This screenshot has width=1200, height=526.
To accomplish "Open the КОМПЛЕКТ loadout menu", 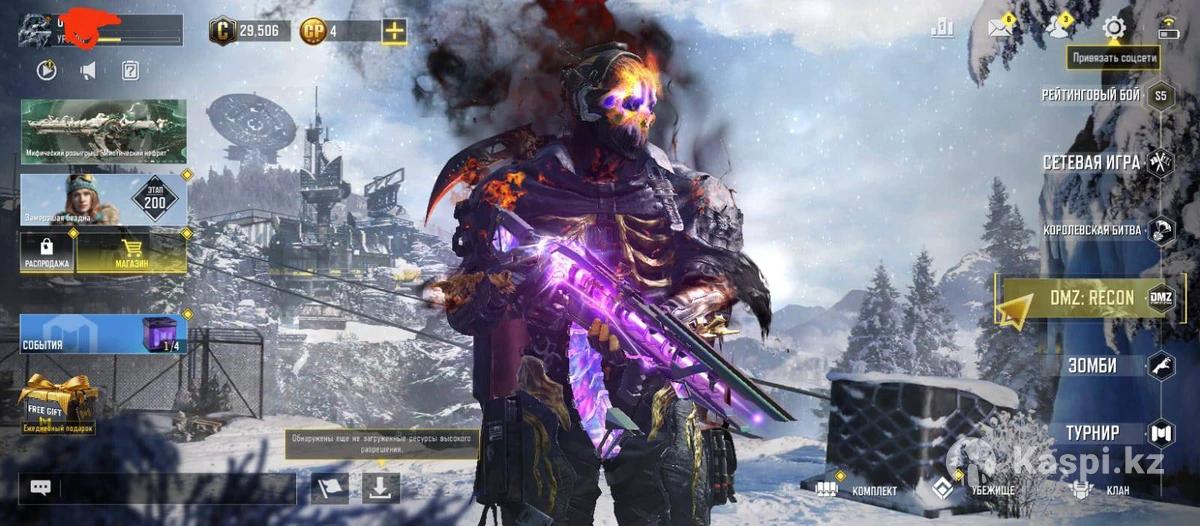I will pyautogui.click(x=856, y=490).
